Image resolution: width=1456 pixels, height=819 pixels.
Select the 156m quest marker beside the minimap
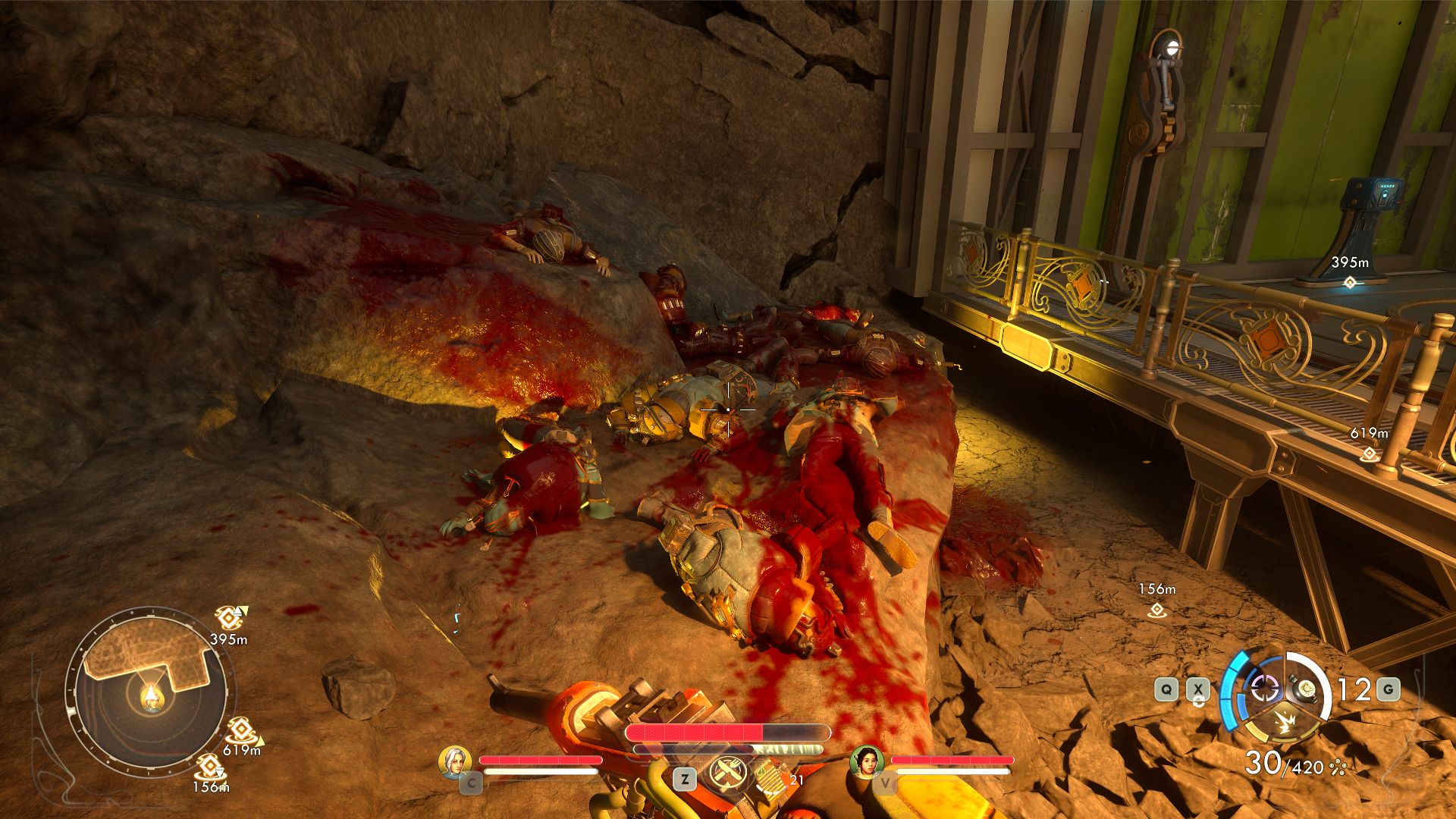(209, 767)
